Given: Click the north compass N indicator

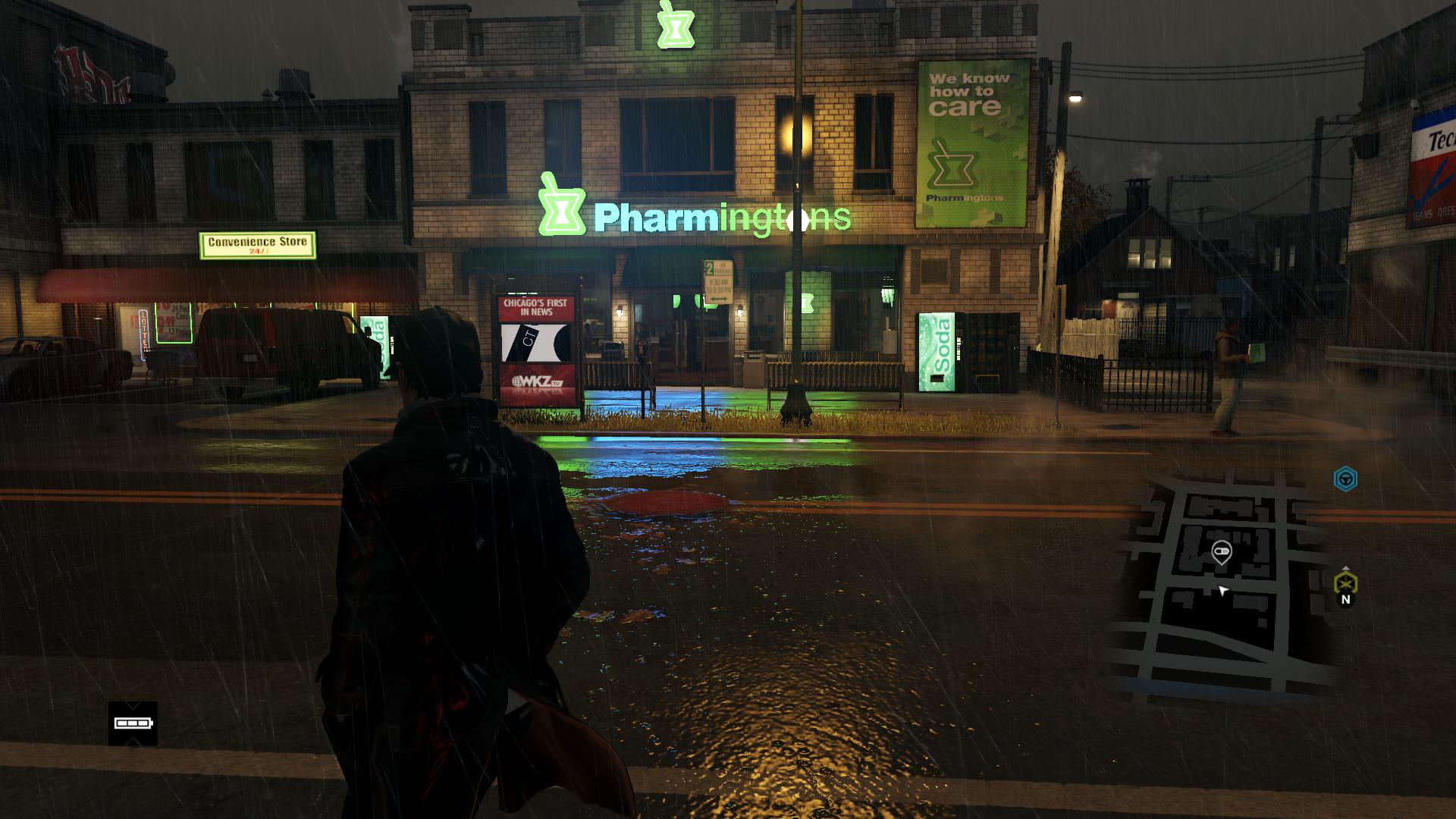Looking at the screenshot, I should click(1345, 600).
